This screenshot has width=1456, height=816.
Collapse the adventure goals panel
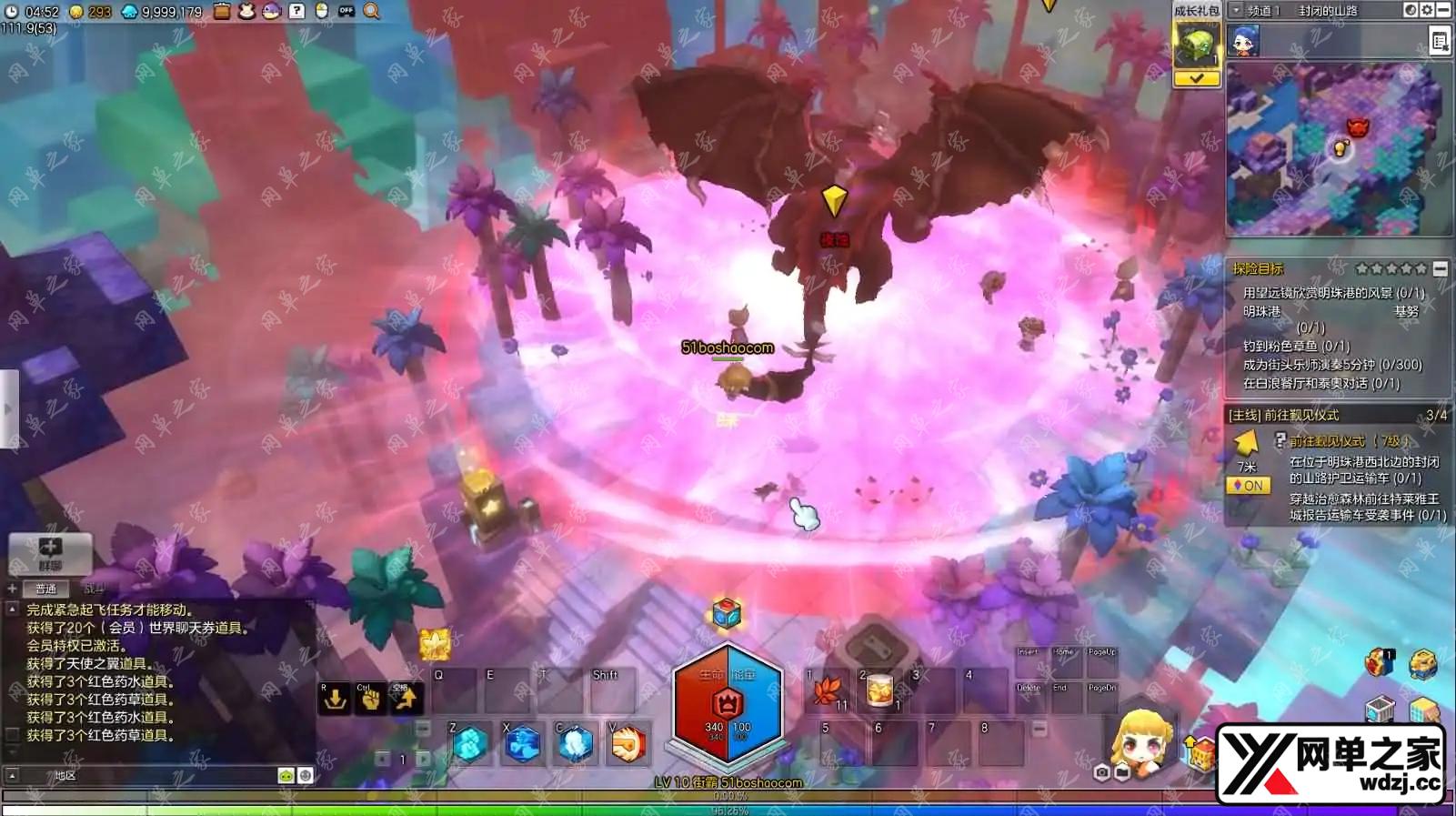point(1440,268)
